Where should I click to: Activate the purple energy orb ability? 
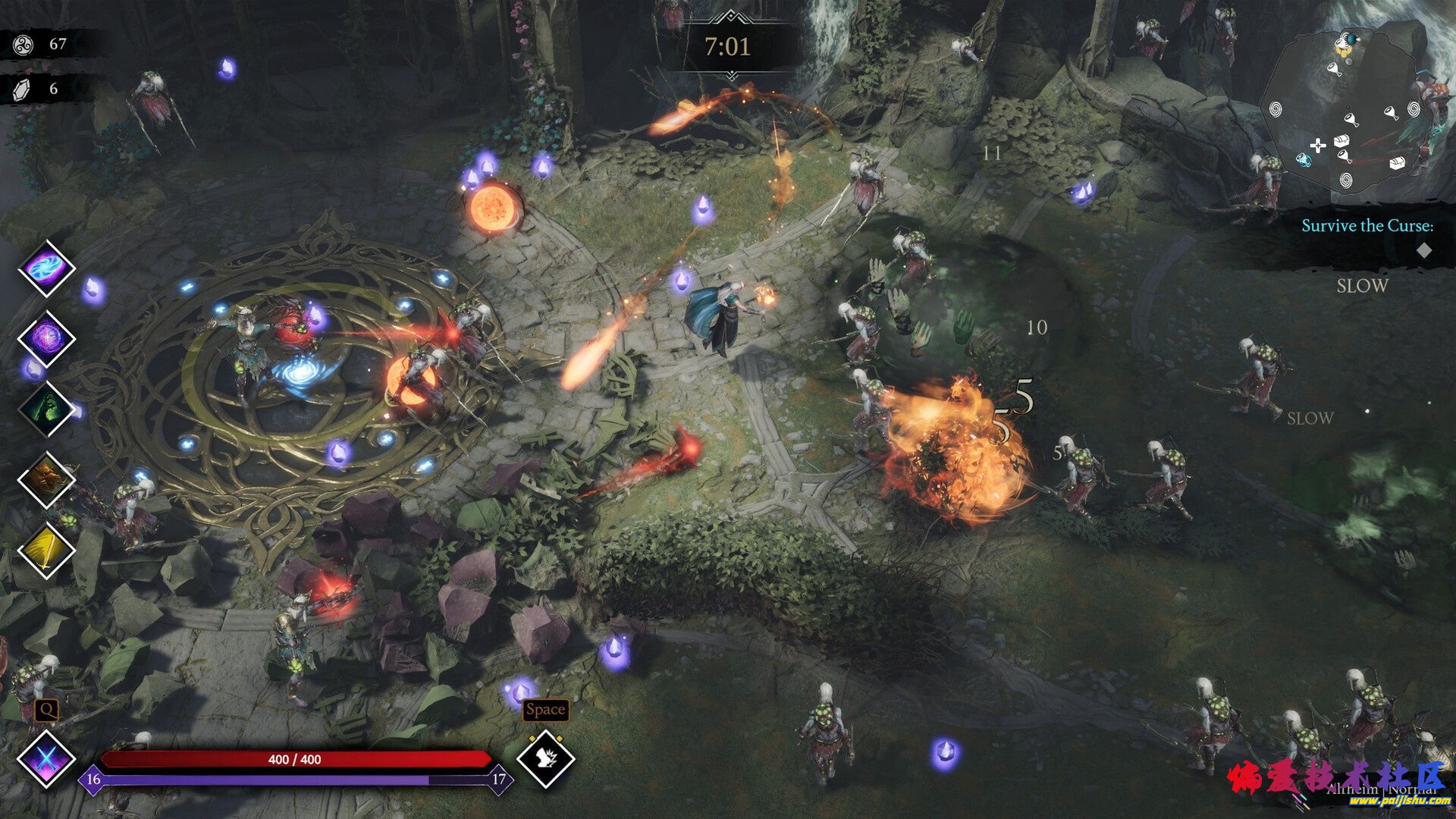46,338
